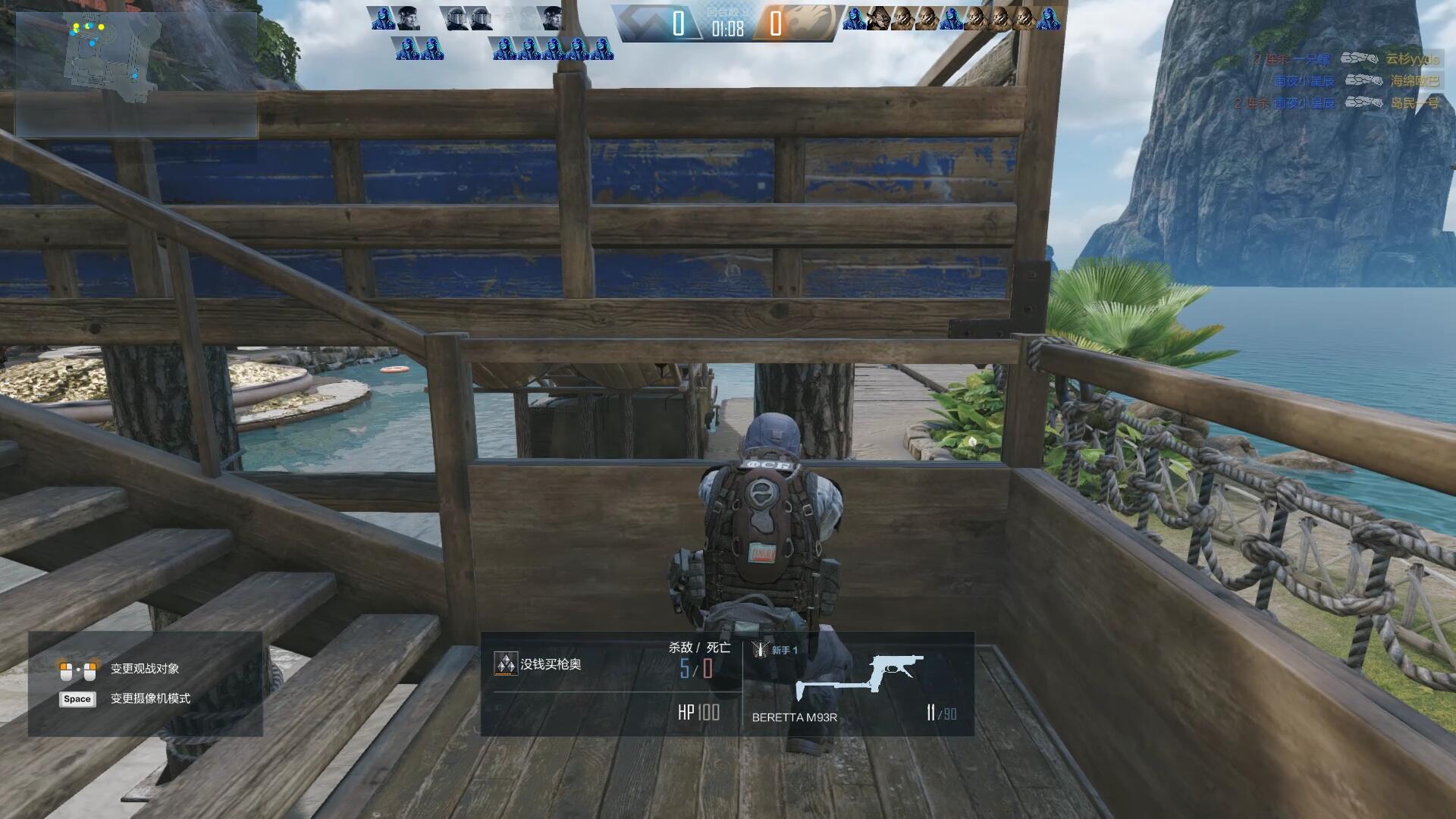Click spectated player name 没钱买枪奥
Viewport: 1456px width, 819px height.
551,664
